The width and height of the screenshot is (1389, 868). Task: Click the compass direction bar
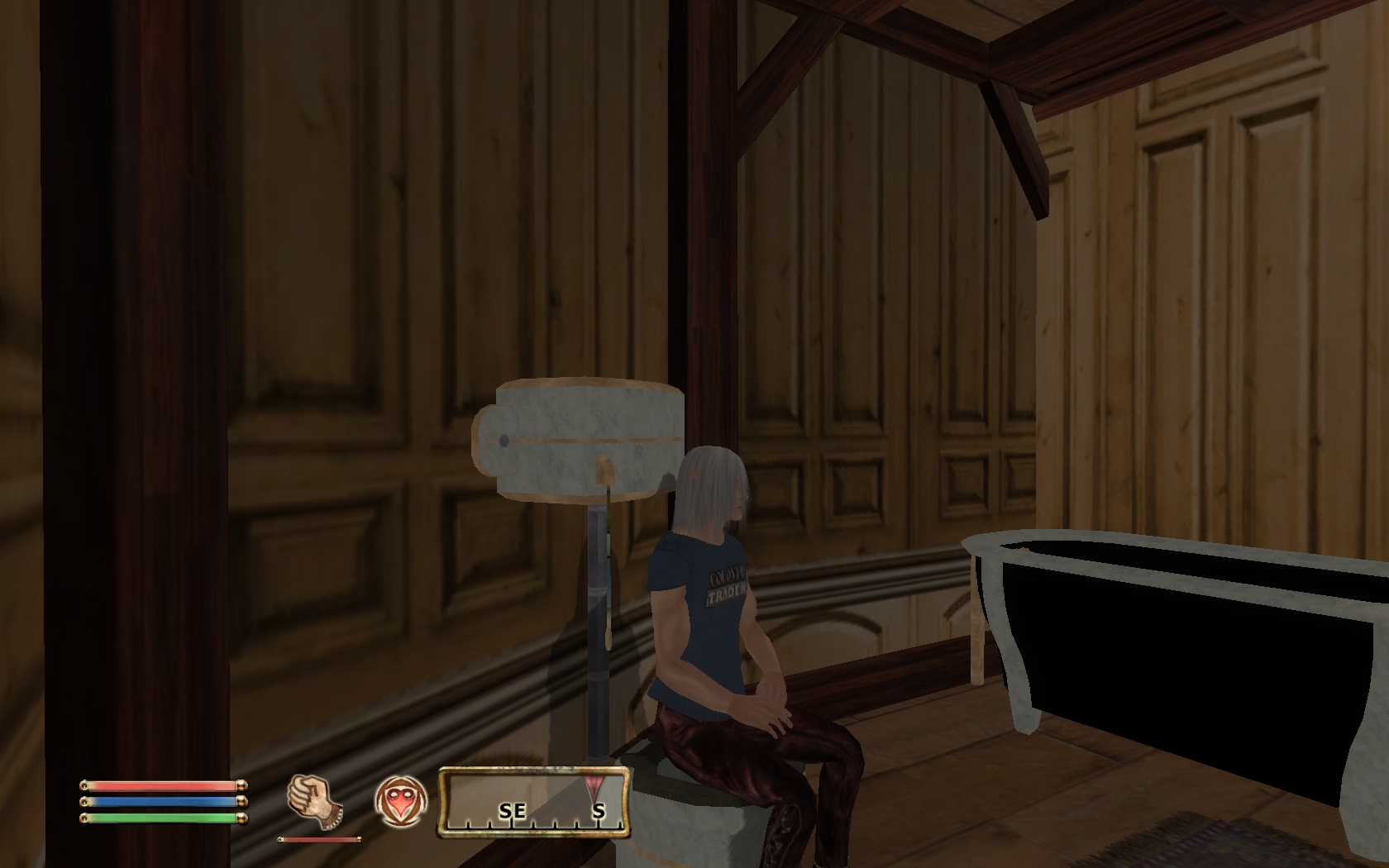pos(533,803)
